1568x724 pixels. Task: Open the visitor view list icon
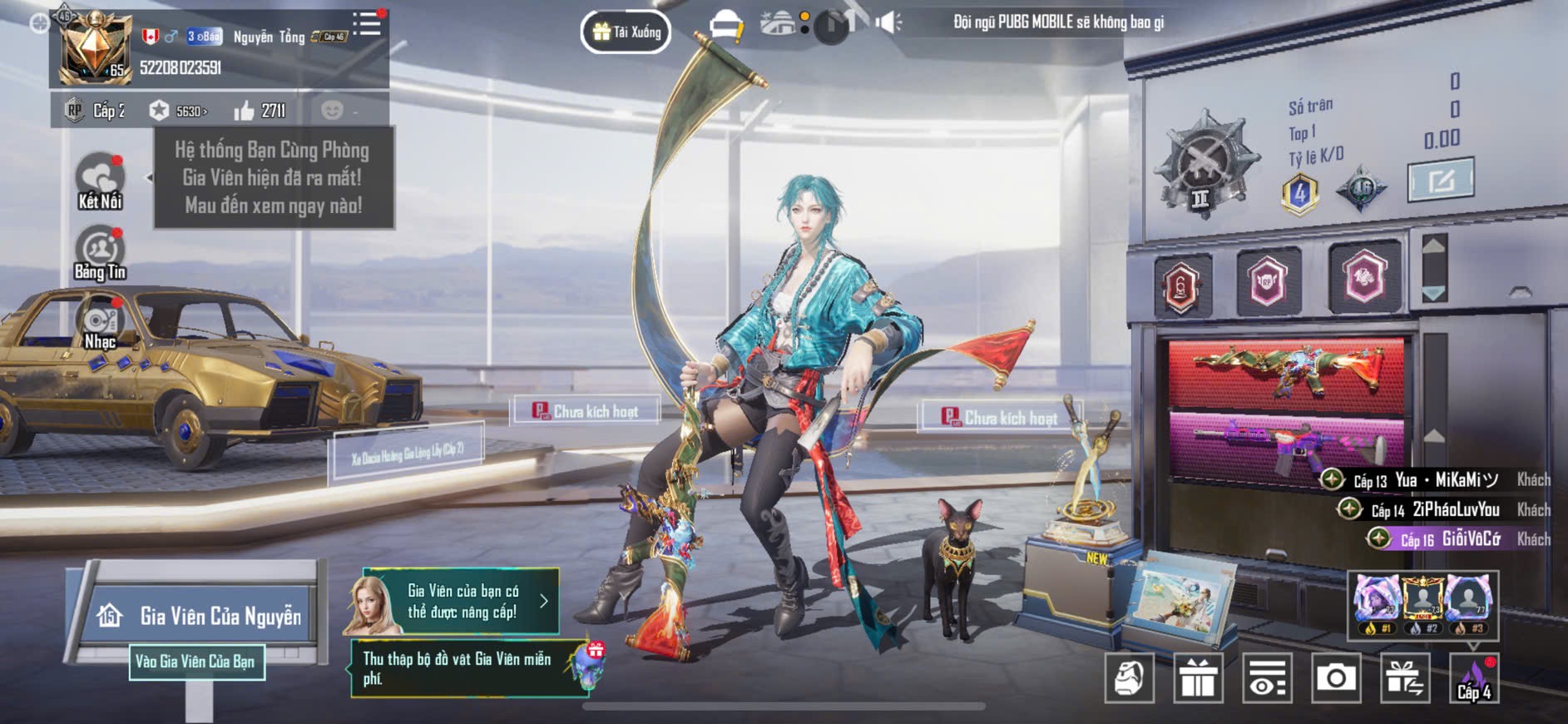(1267, 678)
